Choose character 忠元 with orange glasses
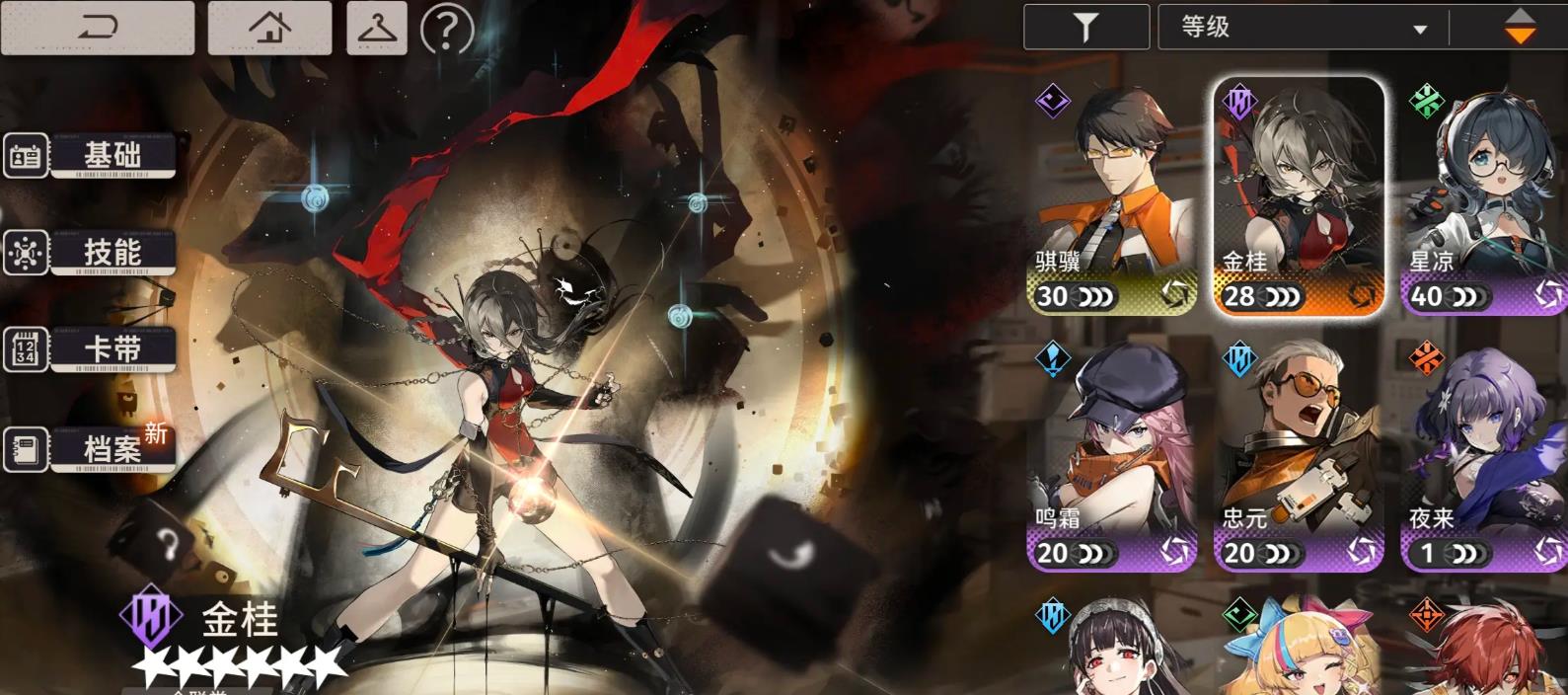The width and height of the screenshot is (1568, 695). [x=1299, y=454]
